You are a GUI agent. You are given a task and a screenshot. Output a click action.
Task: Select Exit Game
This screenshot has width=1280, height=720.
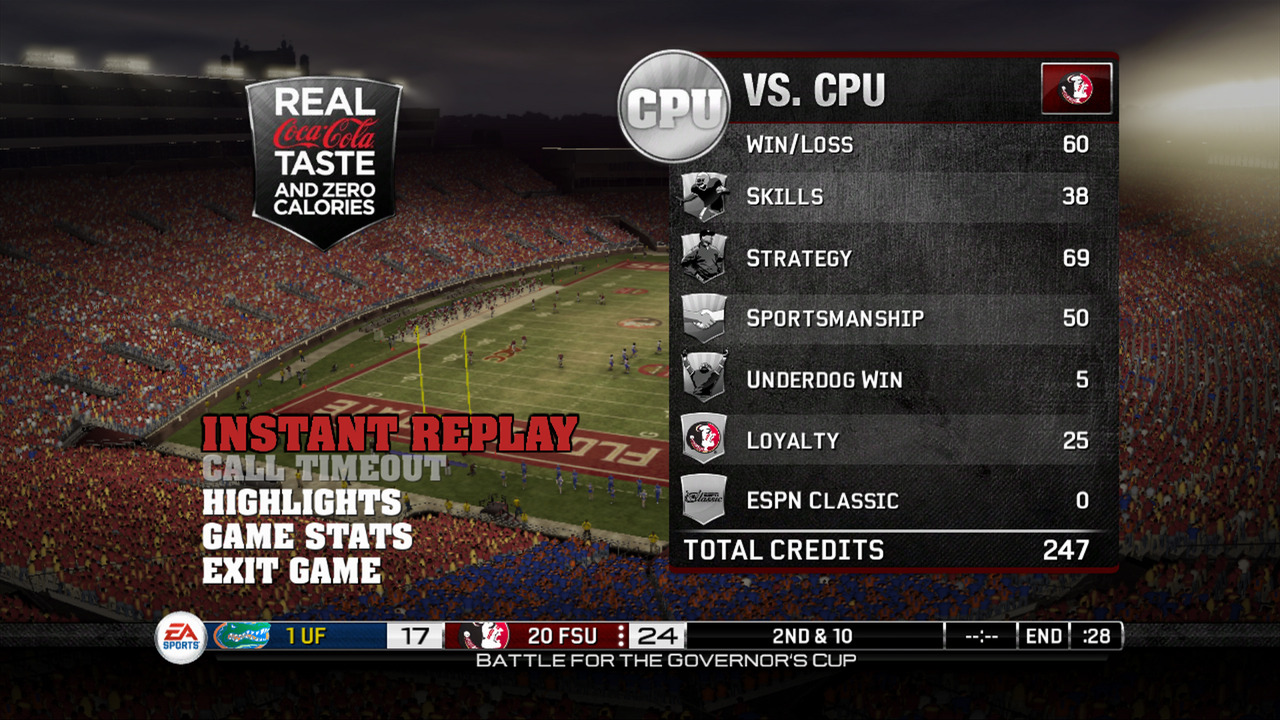click(292, 571)
